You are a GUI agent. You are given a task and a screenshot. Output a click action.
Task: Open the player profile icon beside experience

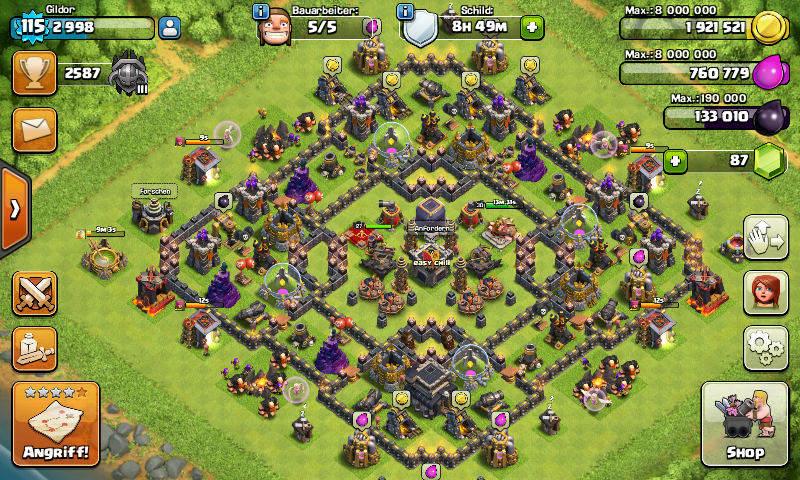170,27
